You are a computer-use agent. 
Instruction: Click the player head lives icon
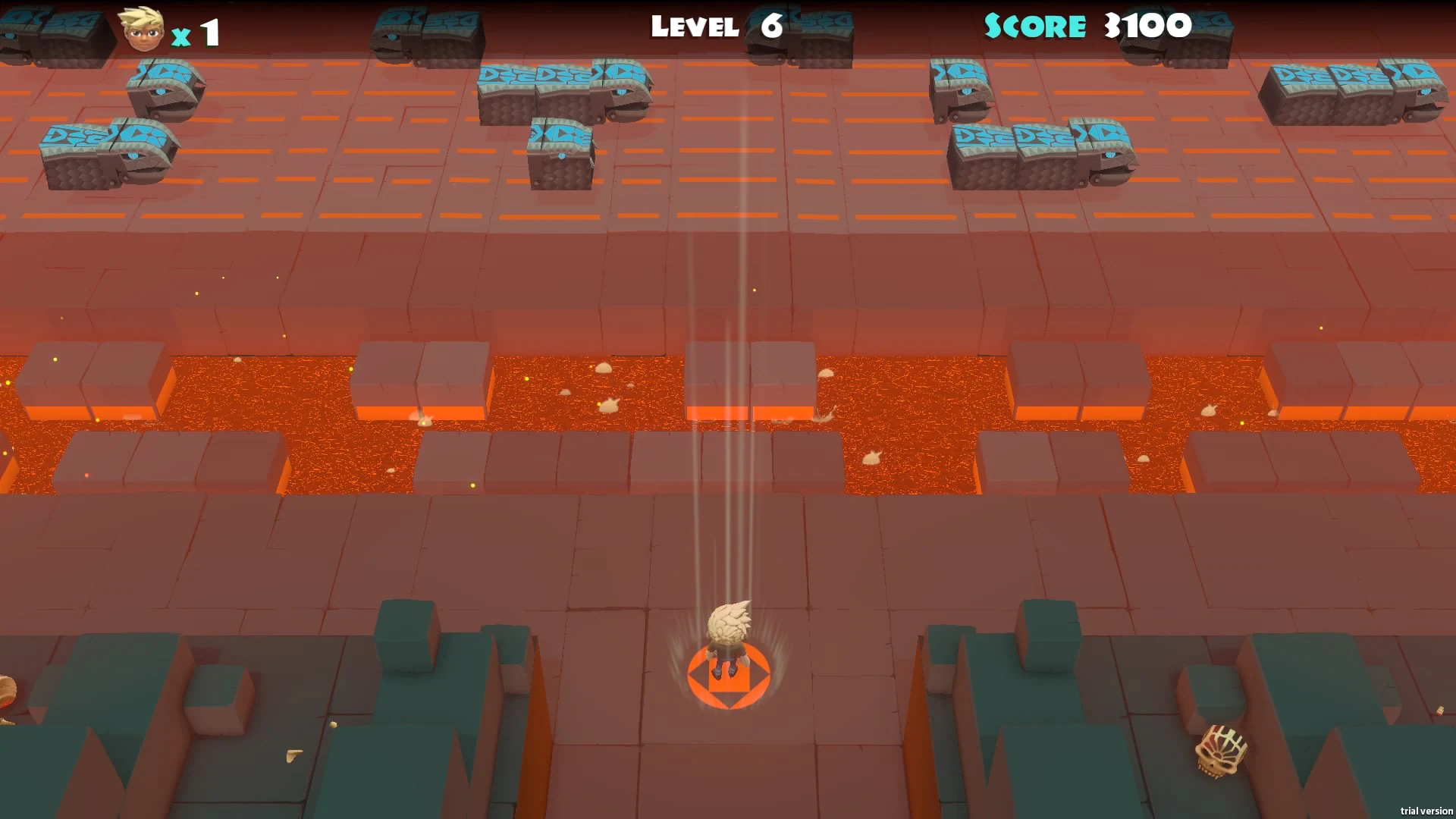coord(140,30)
